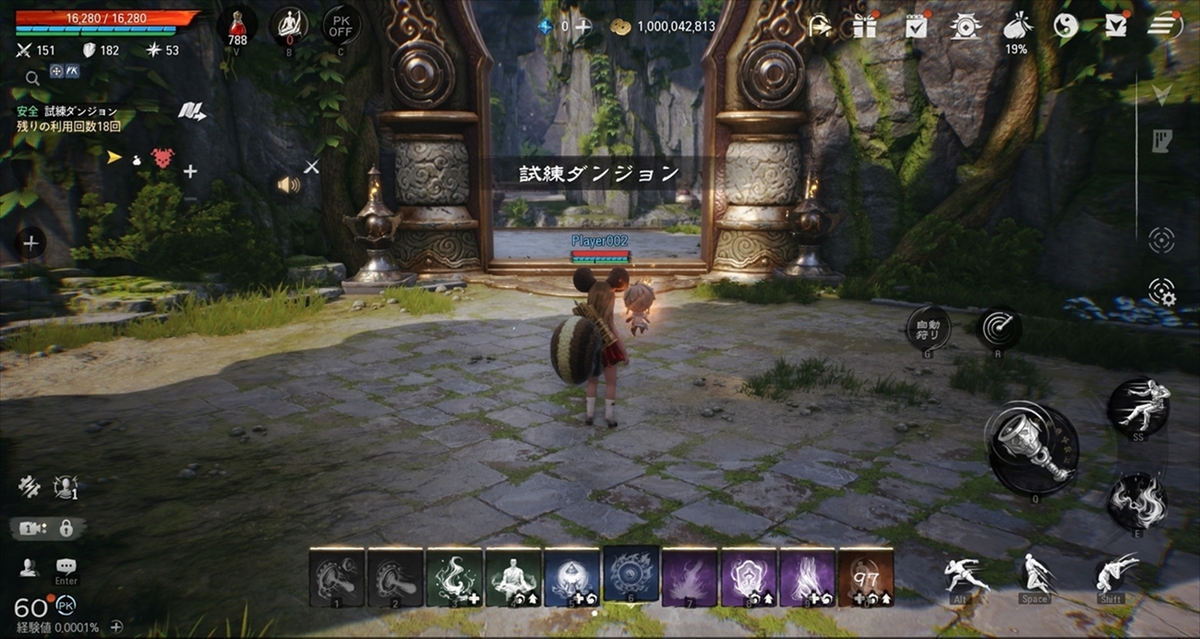This screenshot has height=639, width=1200.
Task: Click the plus next to blue diamonds
Action: pos(583,27)
